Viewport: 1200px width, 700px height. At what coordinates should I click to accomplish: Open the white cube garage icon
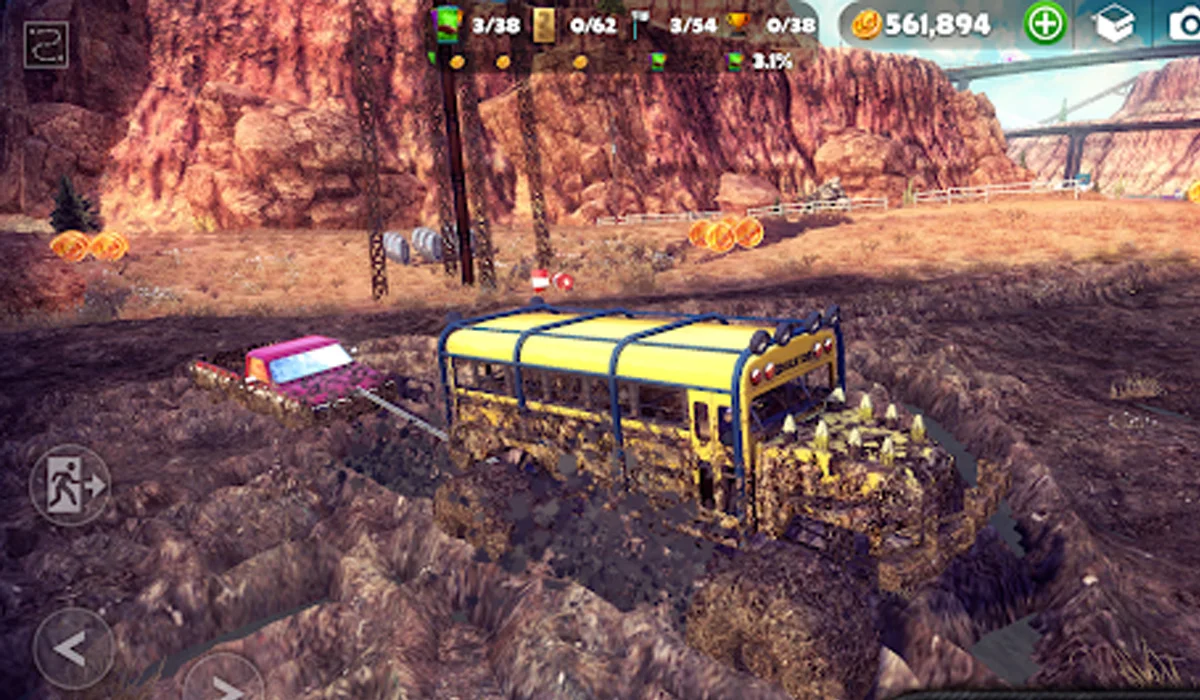pyautogui.click(x=1115, y=24)
